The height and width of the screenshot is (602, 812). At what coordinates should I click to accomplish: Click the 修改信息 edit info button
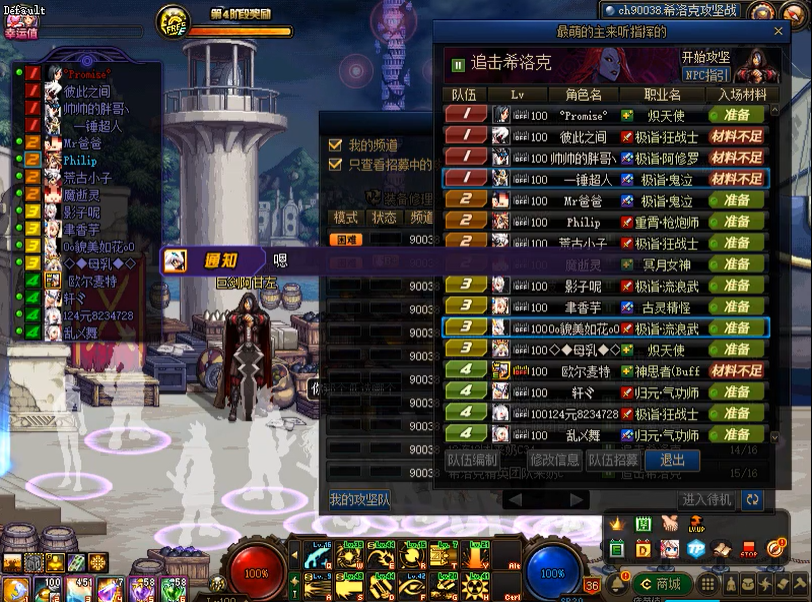pyautogui.click(x=555, y=460)
